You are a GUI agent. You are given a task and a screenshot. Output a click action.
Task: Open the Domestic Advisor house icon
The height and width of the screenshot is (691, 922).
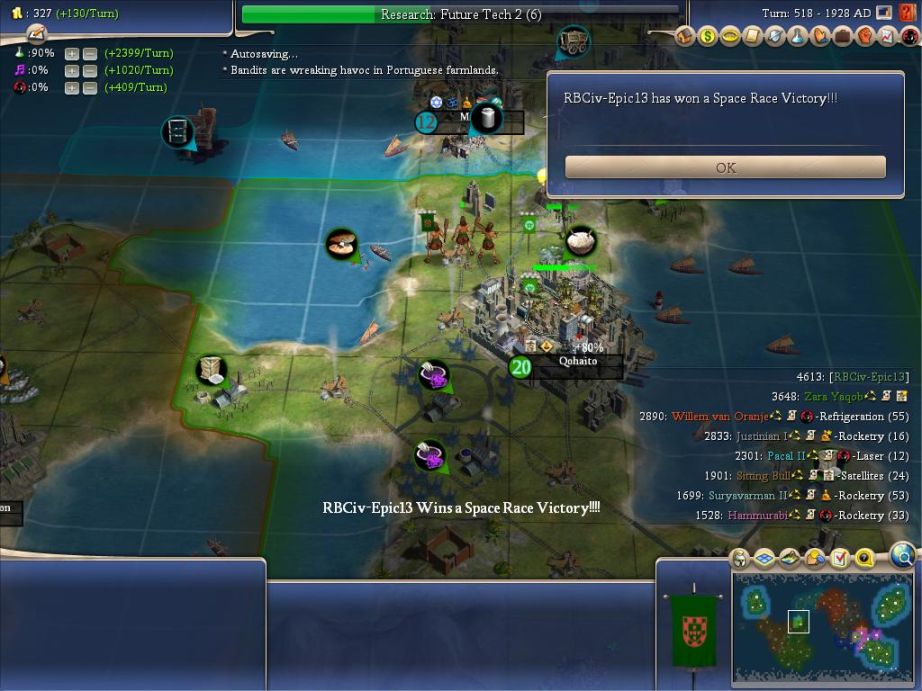(x=686, y=37)
